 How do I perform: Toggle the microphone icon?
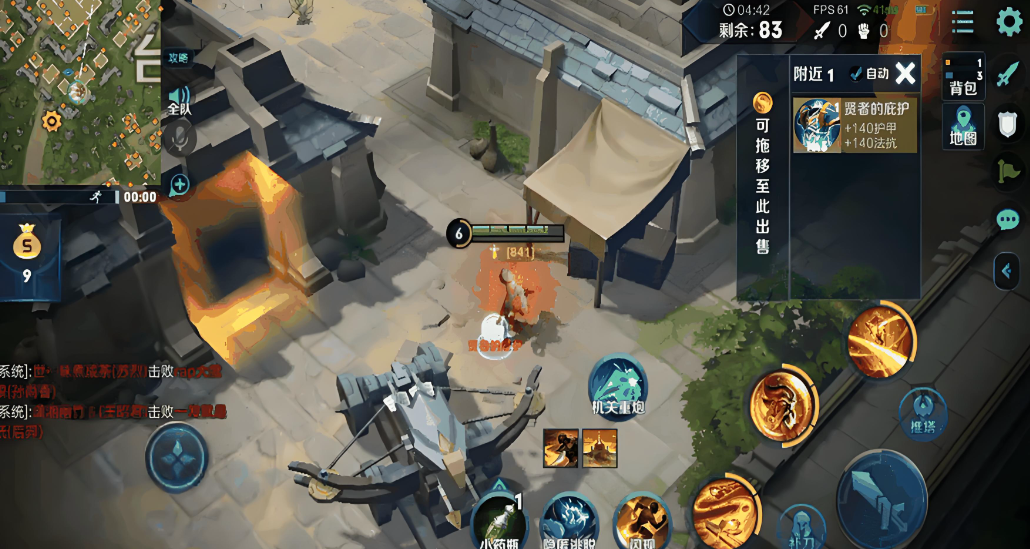click(x=180, y=137)
